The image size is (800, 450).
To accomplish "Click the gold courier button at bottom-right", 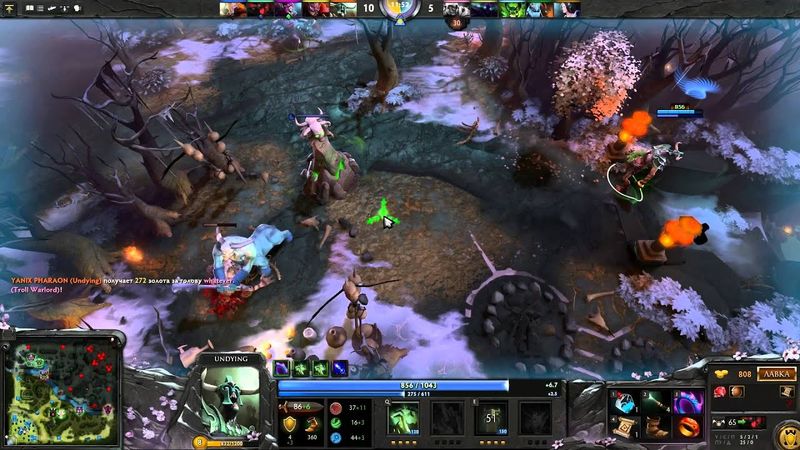I will point(782,431).
